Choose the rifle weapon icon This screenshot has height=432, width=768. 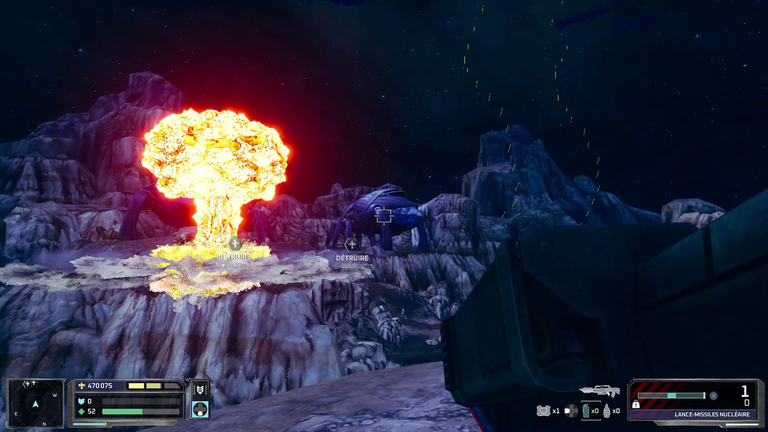pos(599,390)
